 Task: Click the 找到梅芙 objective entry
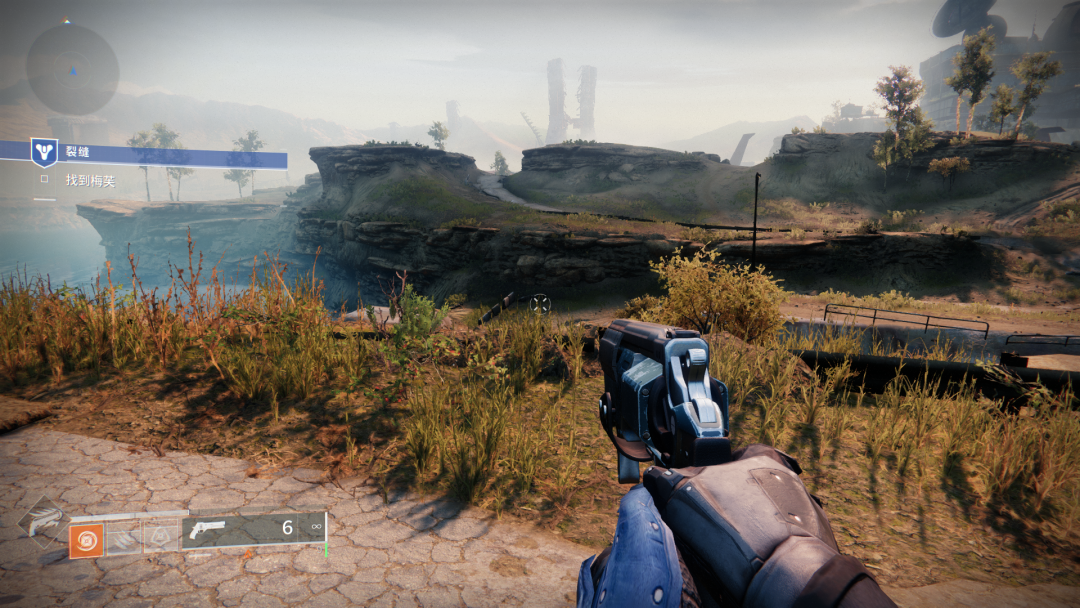(88, 180)
